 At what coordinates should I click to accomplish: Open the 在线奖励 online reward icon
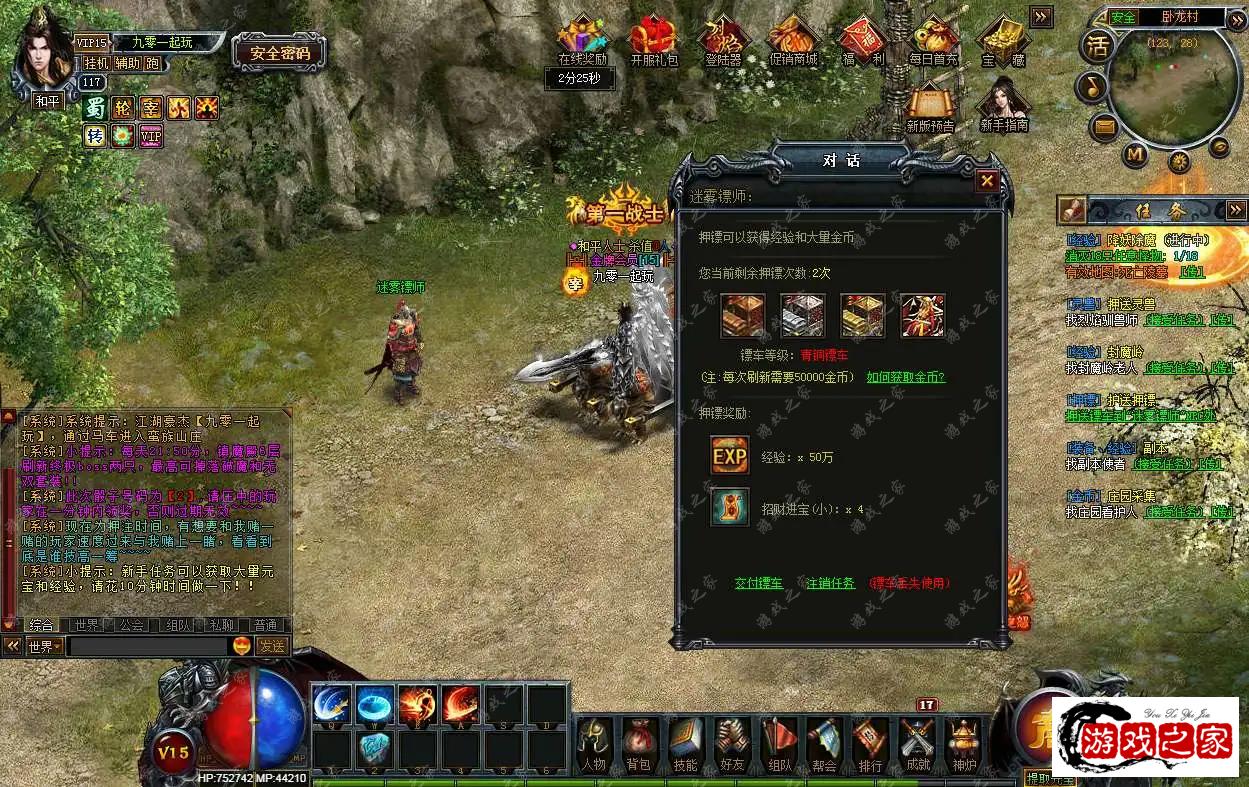click(582, 41)
